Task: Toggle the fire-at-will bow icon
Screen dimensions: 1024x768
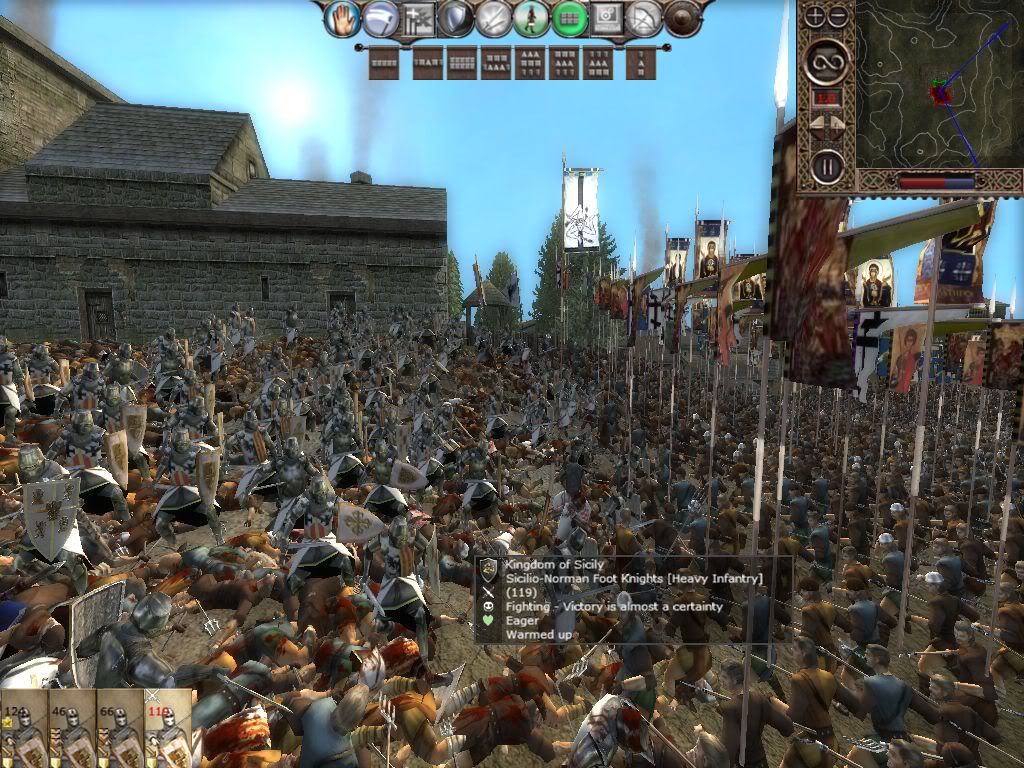Action: pos(645,18)
